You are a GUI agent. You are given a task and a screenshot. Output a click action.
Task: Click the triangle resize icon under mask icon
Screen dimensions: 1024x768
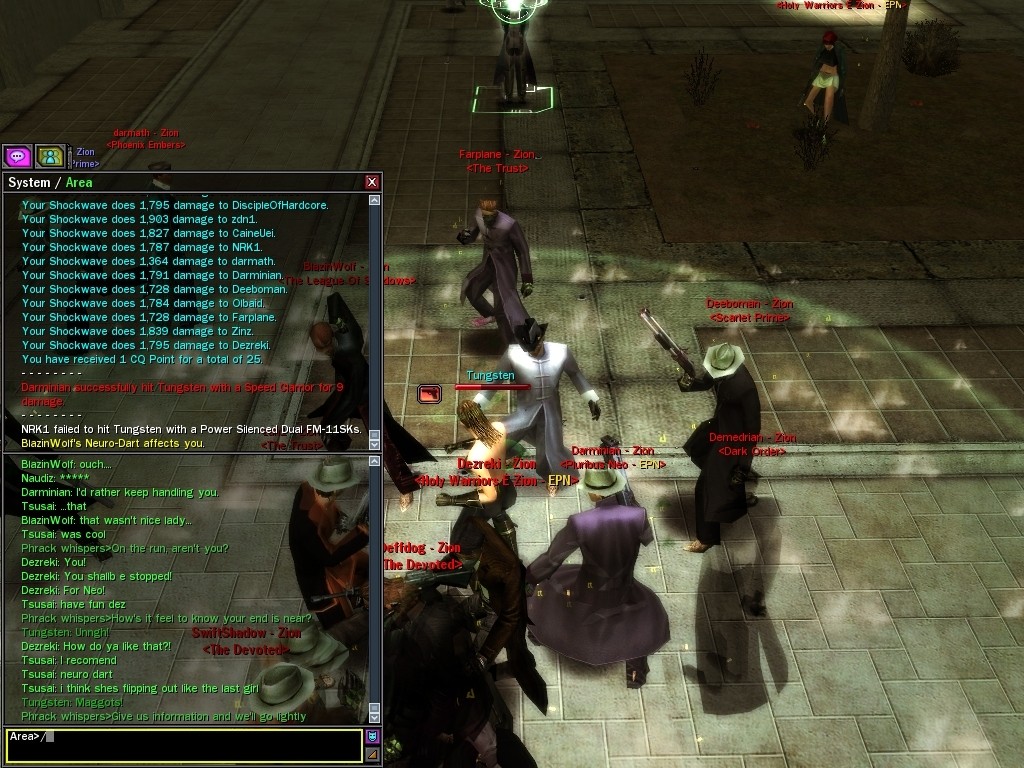click(373, 755)
